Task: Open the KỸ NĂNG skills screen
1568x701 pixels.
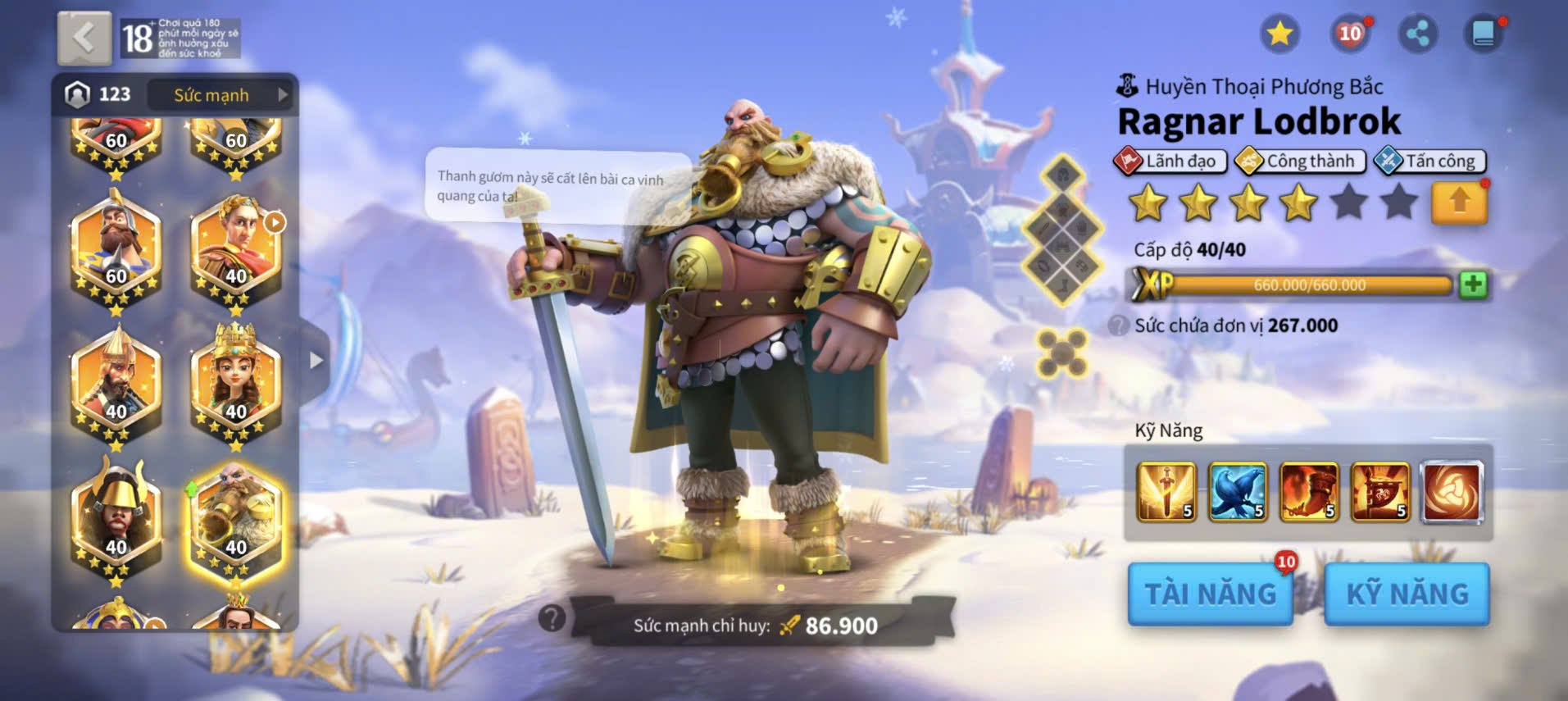Action: pyautogui.click(x=1407, y=594)
